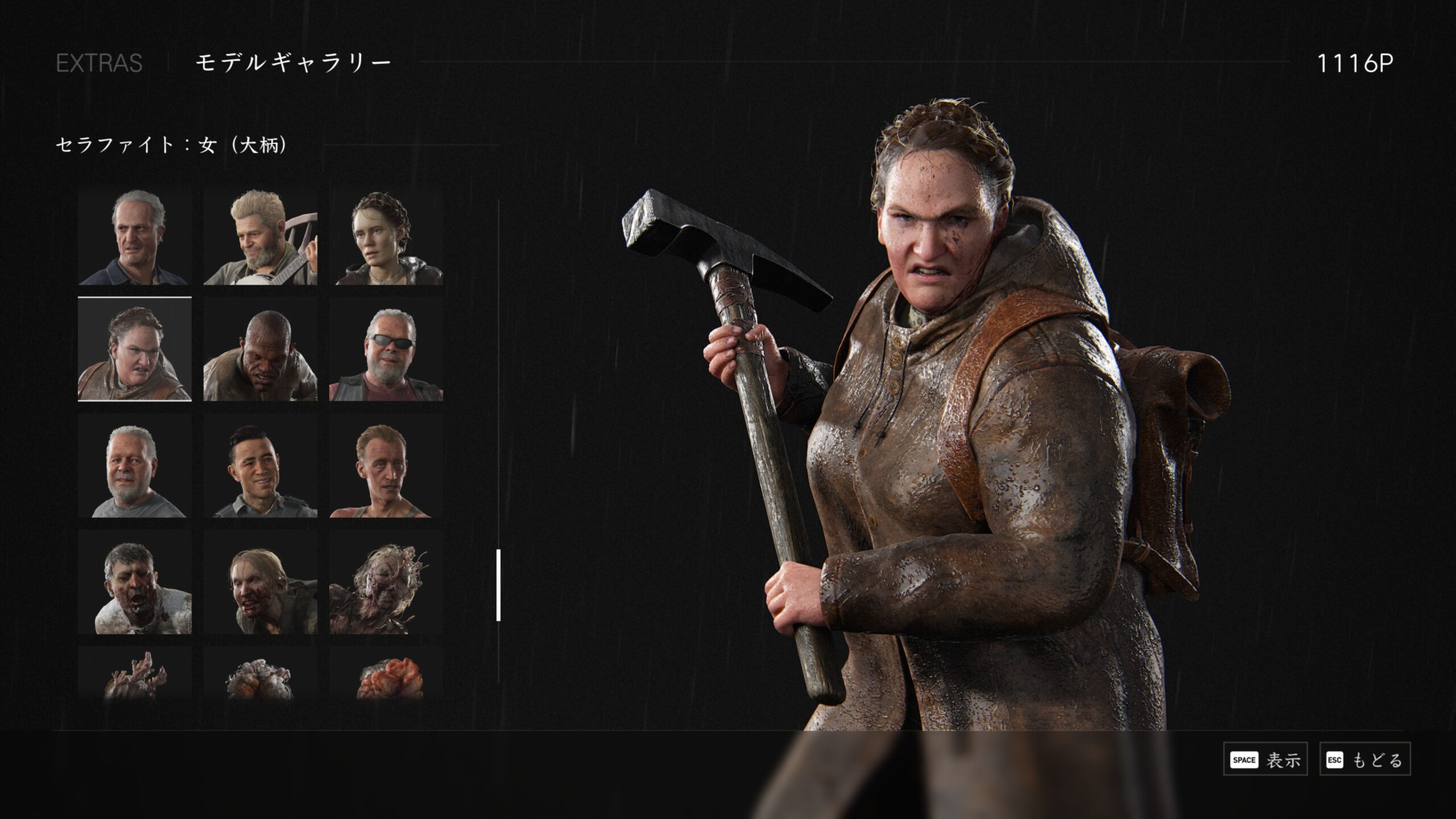Viewport: 1456px width, 819px height.
Task: Choose the man wearing sunglasses thumbnail
Action: pyautogui.click(x=386, y=349)
